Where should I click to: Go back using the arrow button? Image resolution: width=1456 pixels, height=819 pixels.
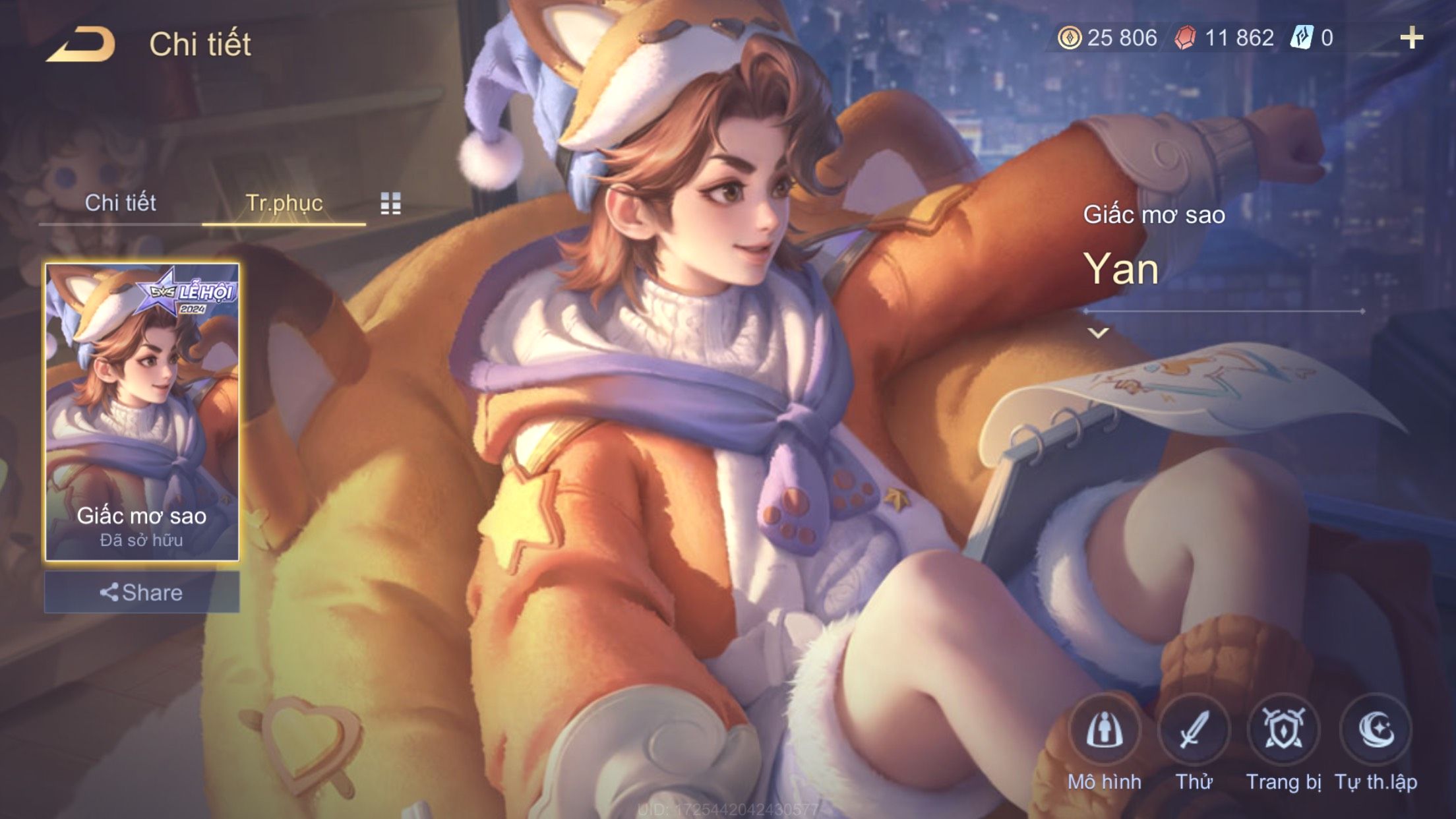(80, 44)
